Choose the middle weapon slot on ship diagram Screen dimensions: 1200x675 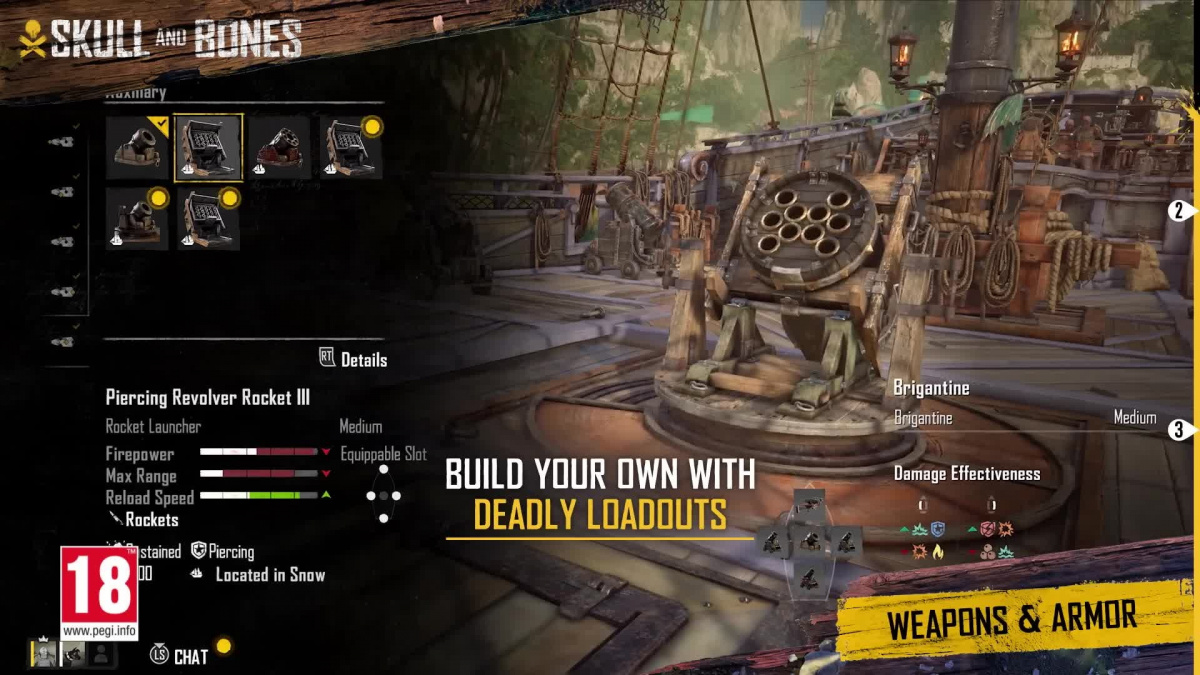point(809,543)
